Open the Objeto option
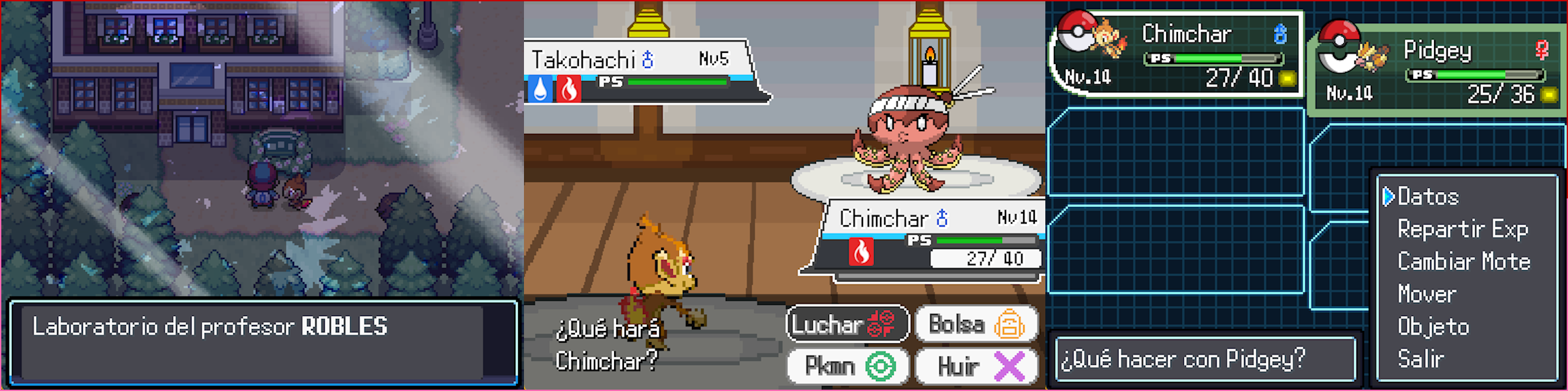This screenshot has width=1568, height=391. coord(1433,326)
